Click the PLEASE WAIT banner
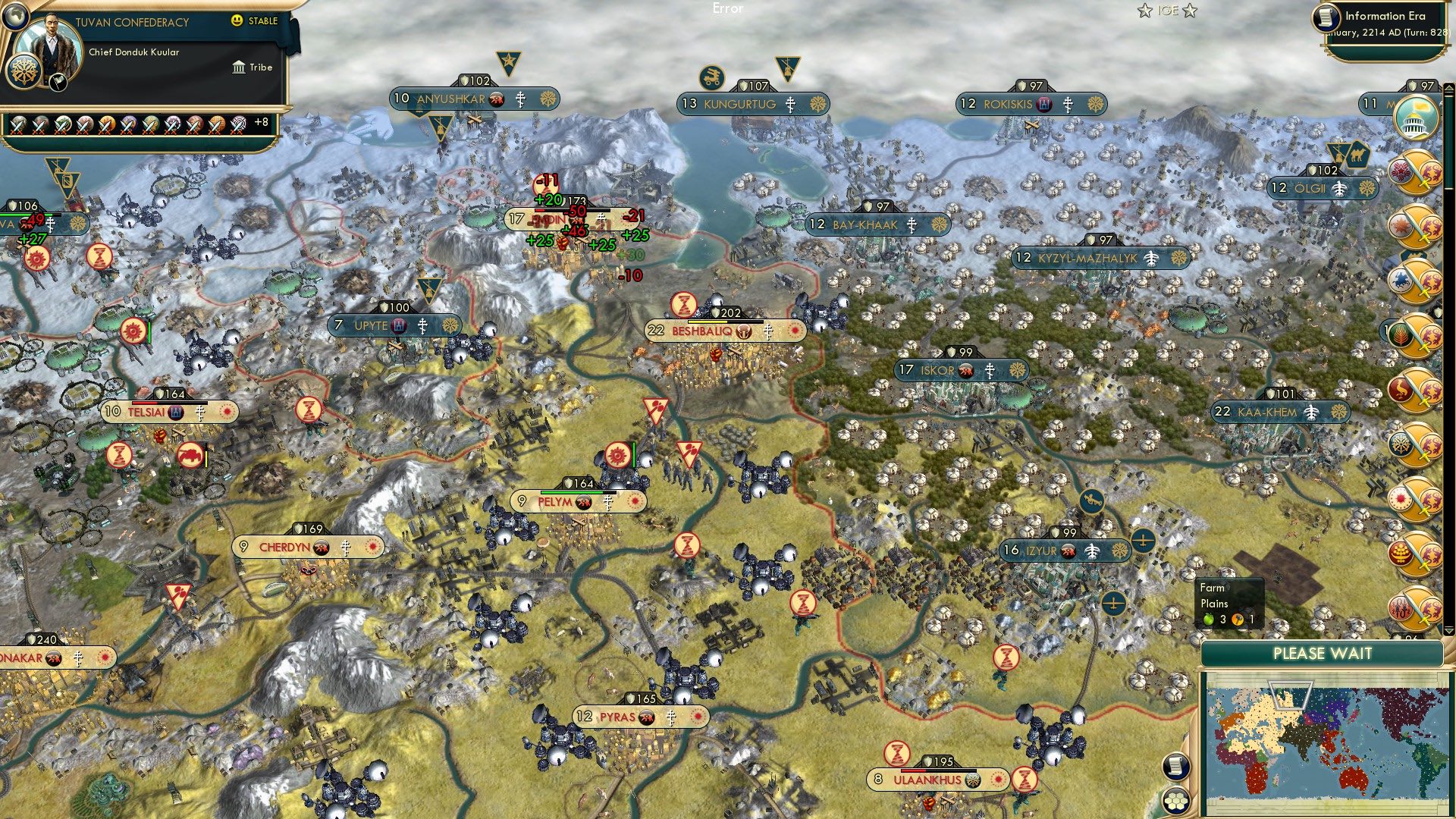Screen dimensions: 1456x819 pyautogui.click(x=1323, y=654)
